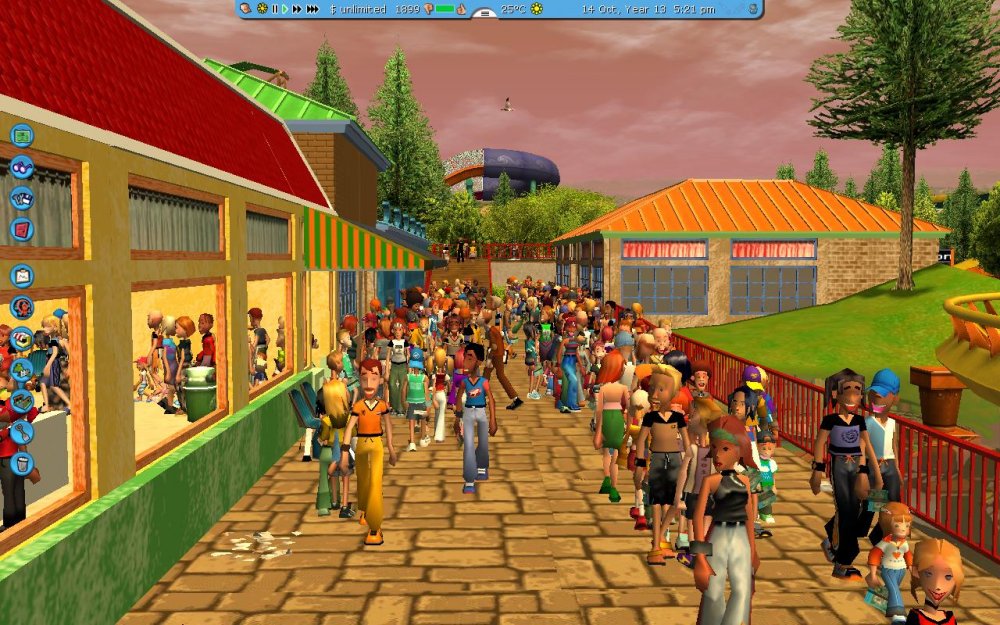Image resolution: width=1000 pixels, height=625 pixels.
Task: Activate the trash bin delete tool
Action: (22, 464)
